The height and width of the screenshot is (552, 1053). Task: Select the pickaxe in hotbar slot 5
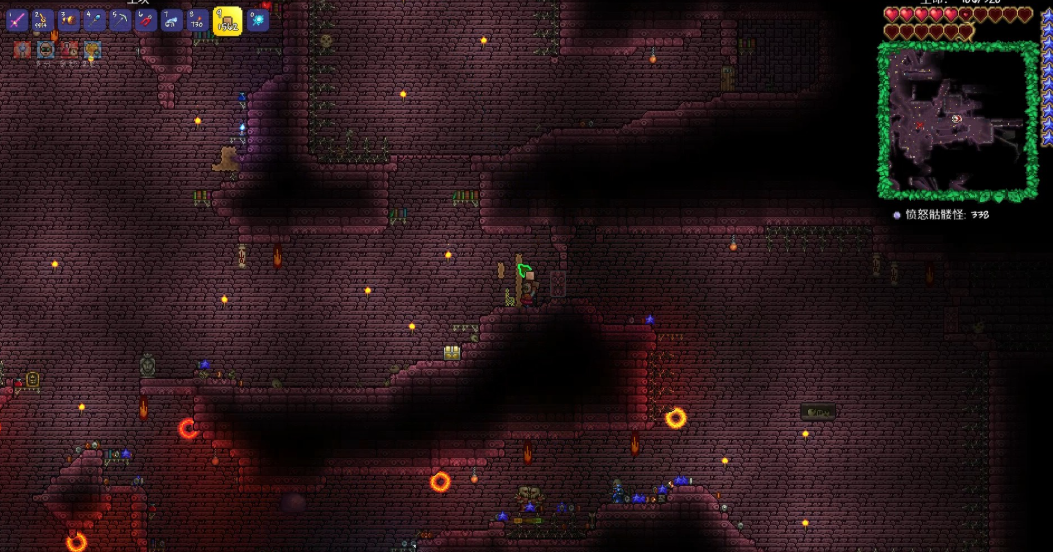pyautogui.click(x=120, y=20)
